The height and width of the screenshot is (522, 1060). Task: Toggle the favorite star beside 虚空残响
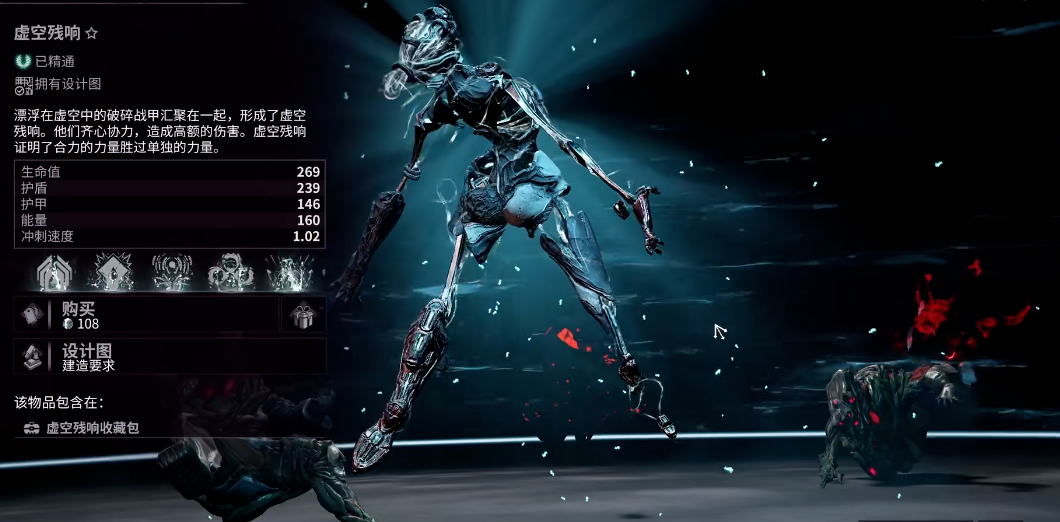pos(92,34)
